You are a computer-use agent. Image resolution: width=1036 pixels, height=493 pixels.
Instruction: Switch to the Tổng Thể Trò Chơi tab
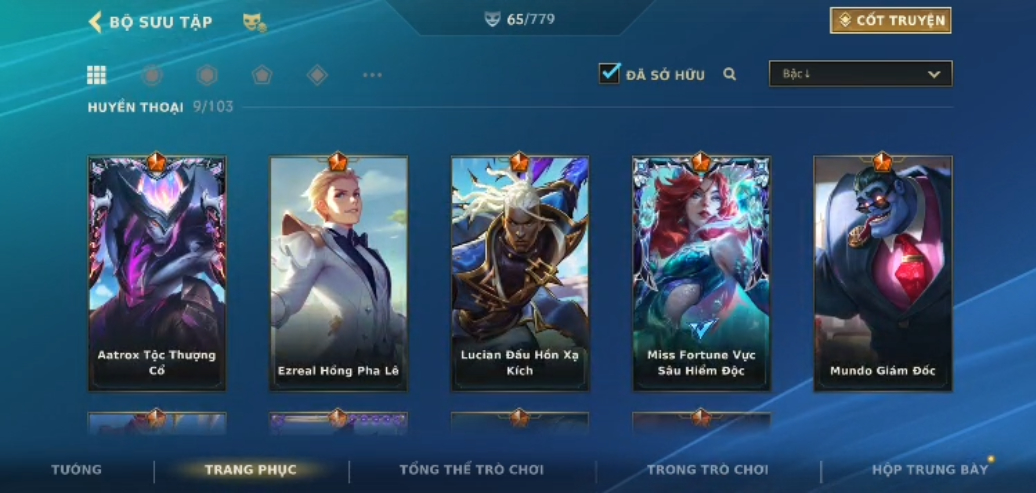click(471, 470)
